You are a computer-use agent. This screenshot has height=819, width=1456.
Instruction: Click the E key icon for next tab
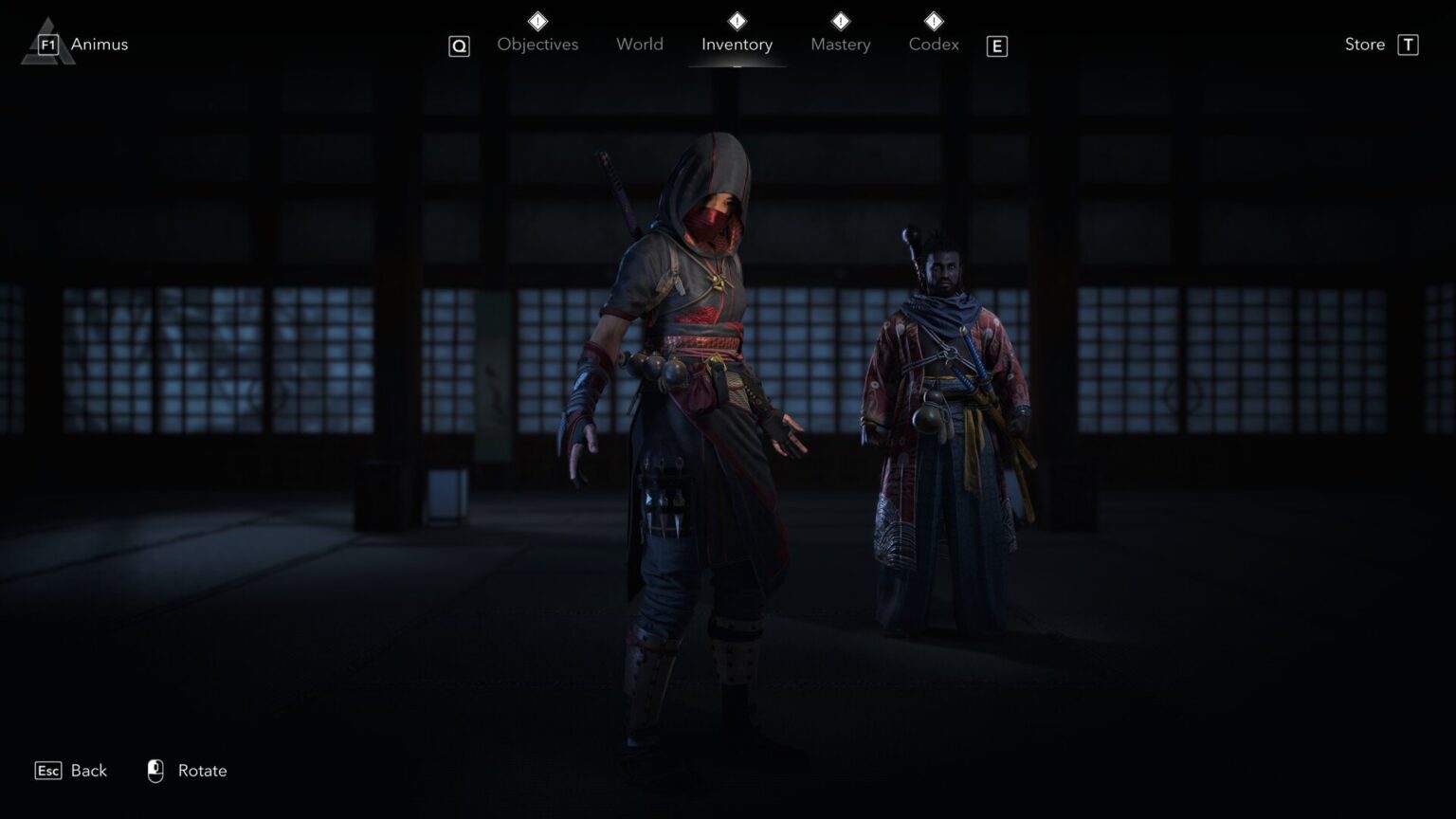996,45
